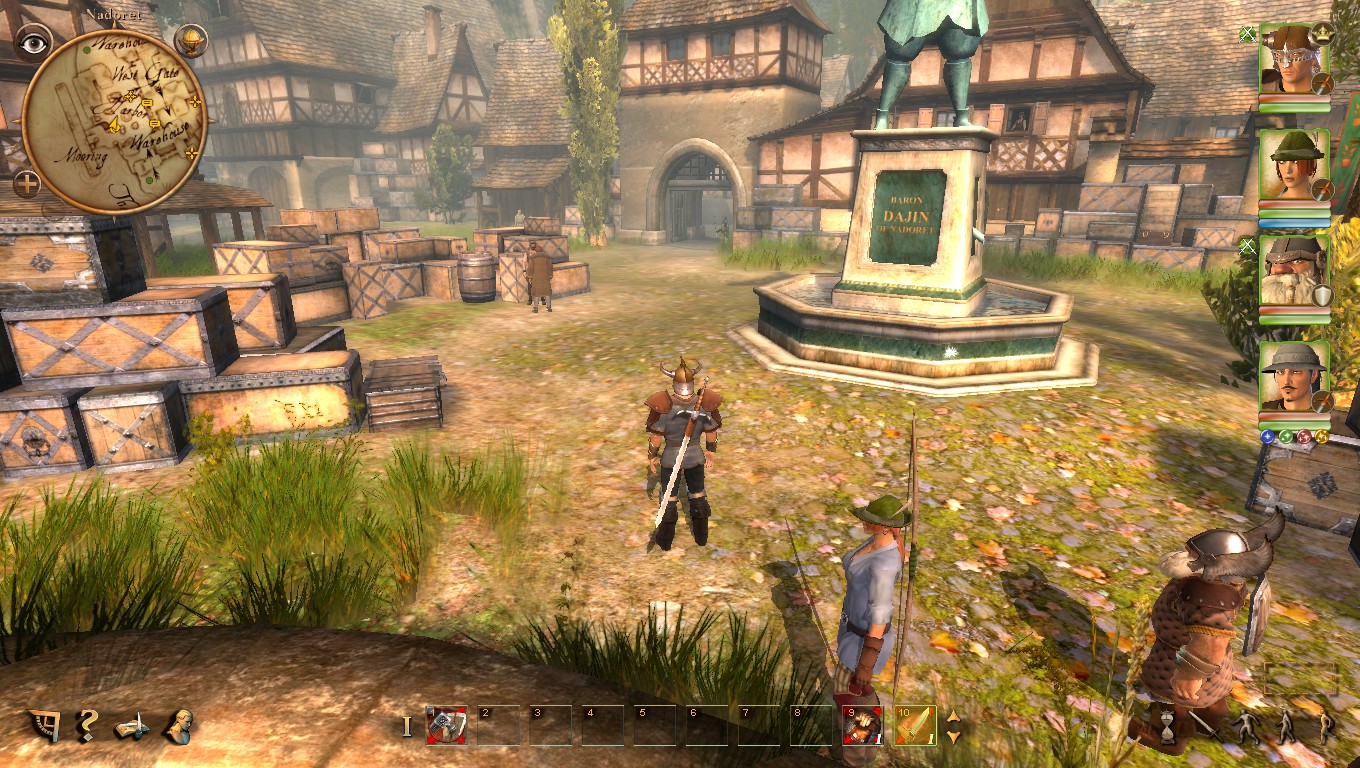Select the moustached man in grey hat portrait
Screen dimensions: 1360x768
[x=1294, y=377]
